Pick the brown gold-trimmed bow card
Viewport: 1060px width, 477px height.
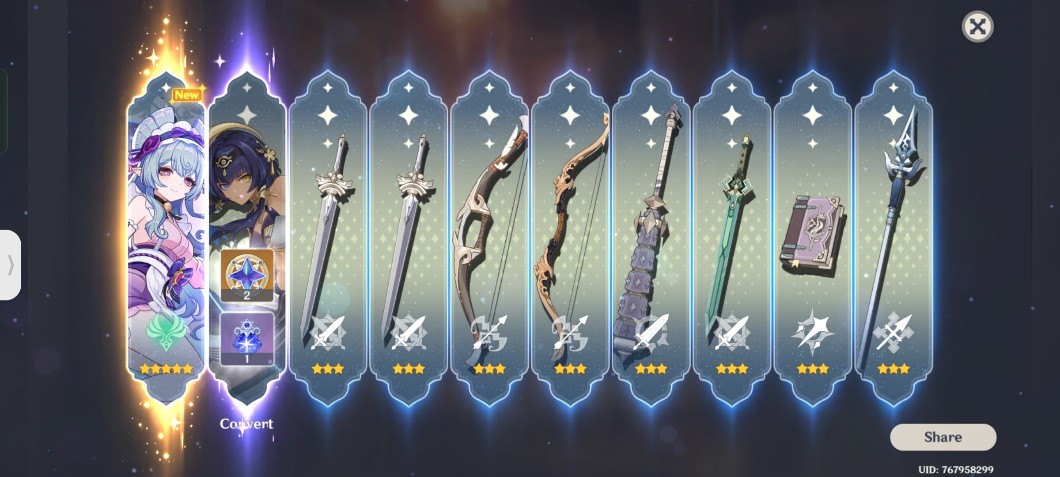pyautogui.click(x=570, y=235)
